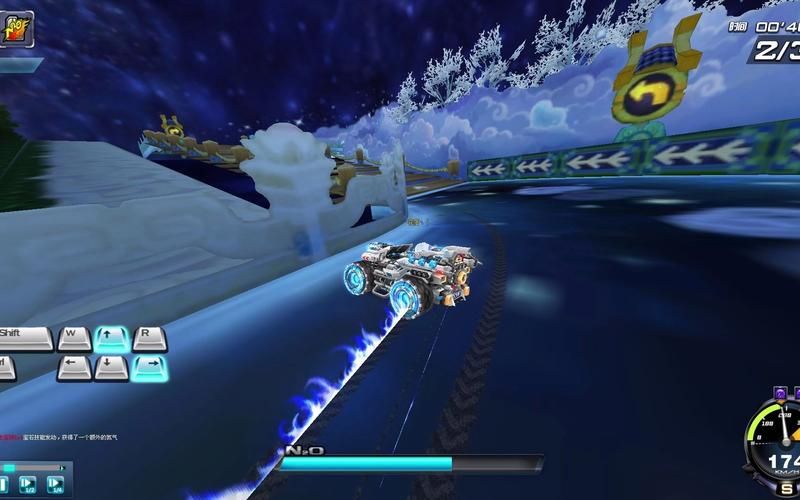
Task: Set replay speed to 1/4
Action: [x=57, y=487]
